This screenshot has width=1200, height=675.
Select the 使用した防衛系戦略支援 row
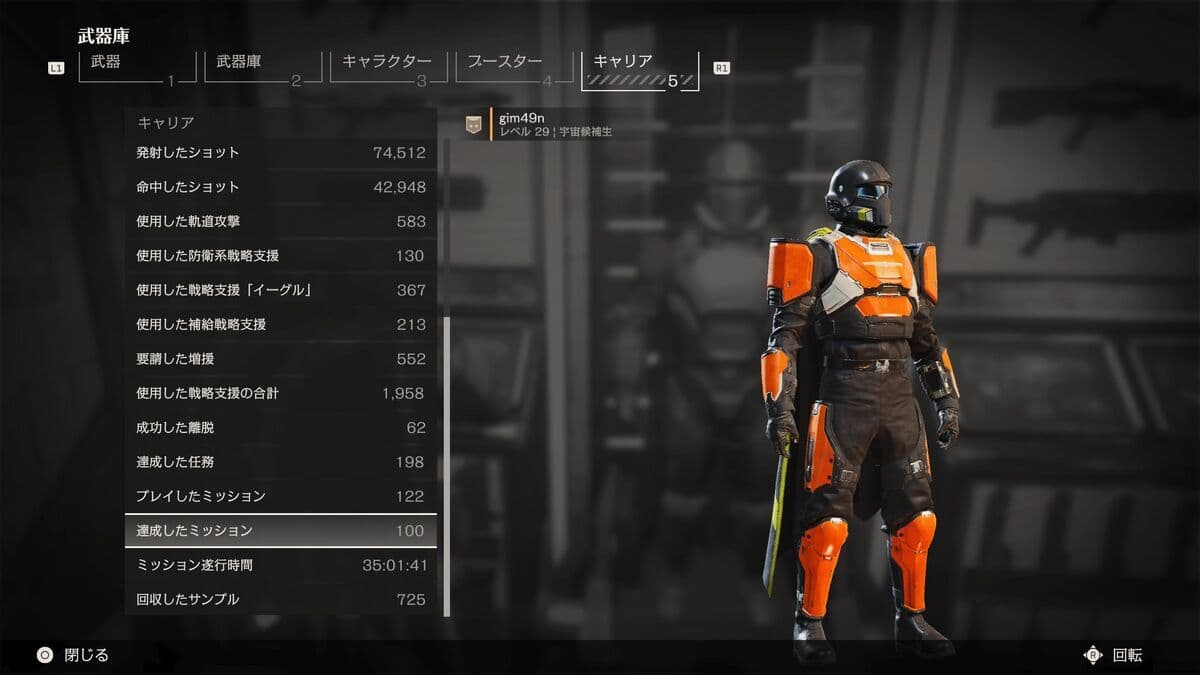coord(281,256)
